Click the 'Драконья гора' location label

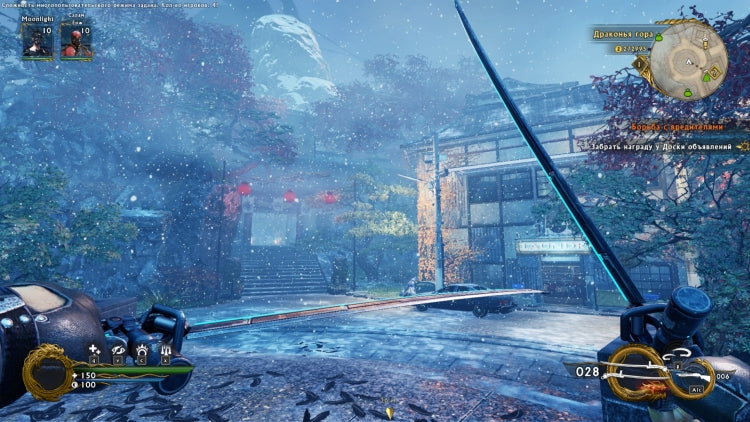click(x=621, y=34)
